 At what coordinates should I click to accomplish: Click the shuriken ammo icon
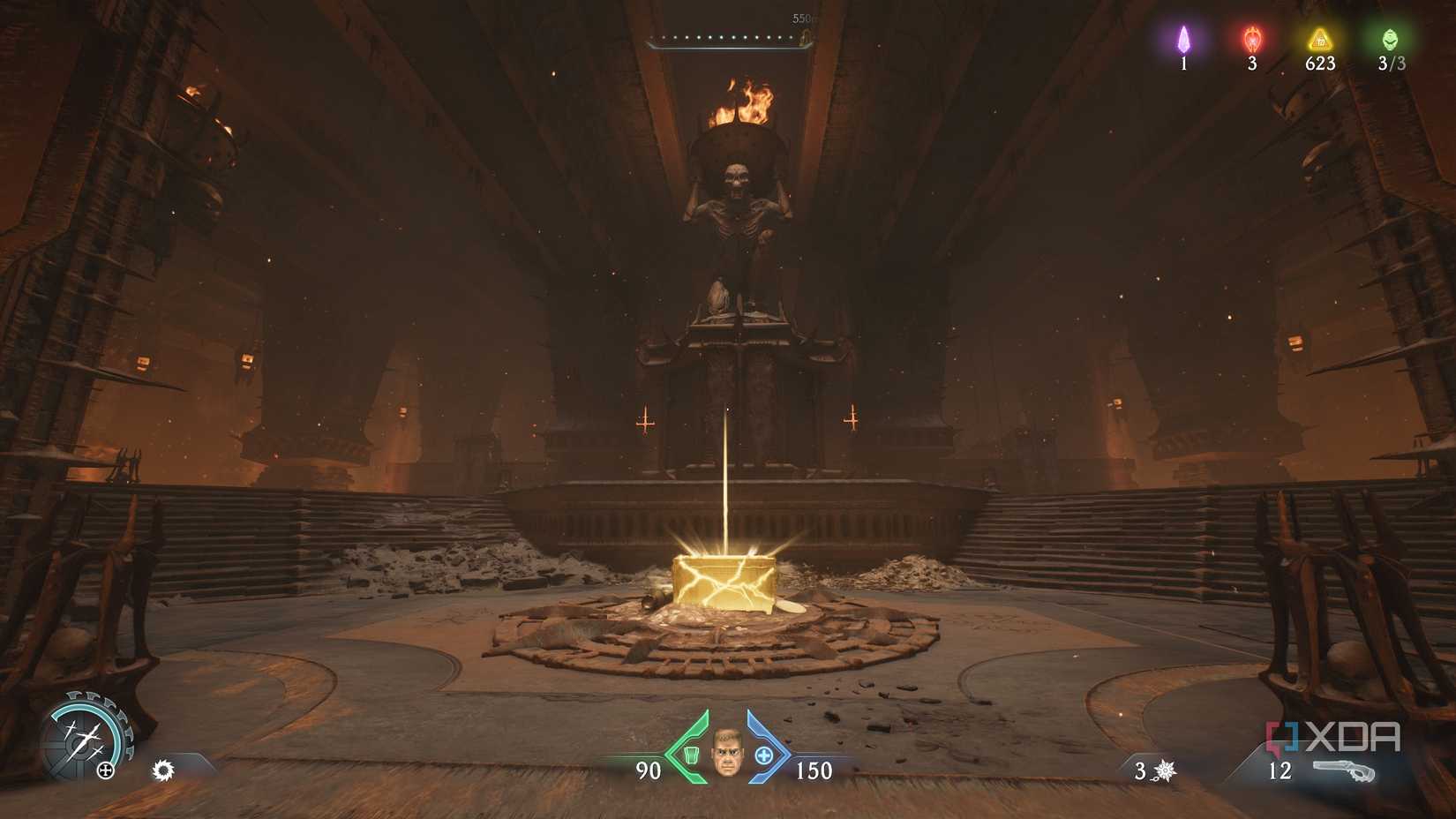pos(1164,770)
